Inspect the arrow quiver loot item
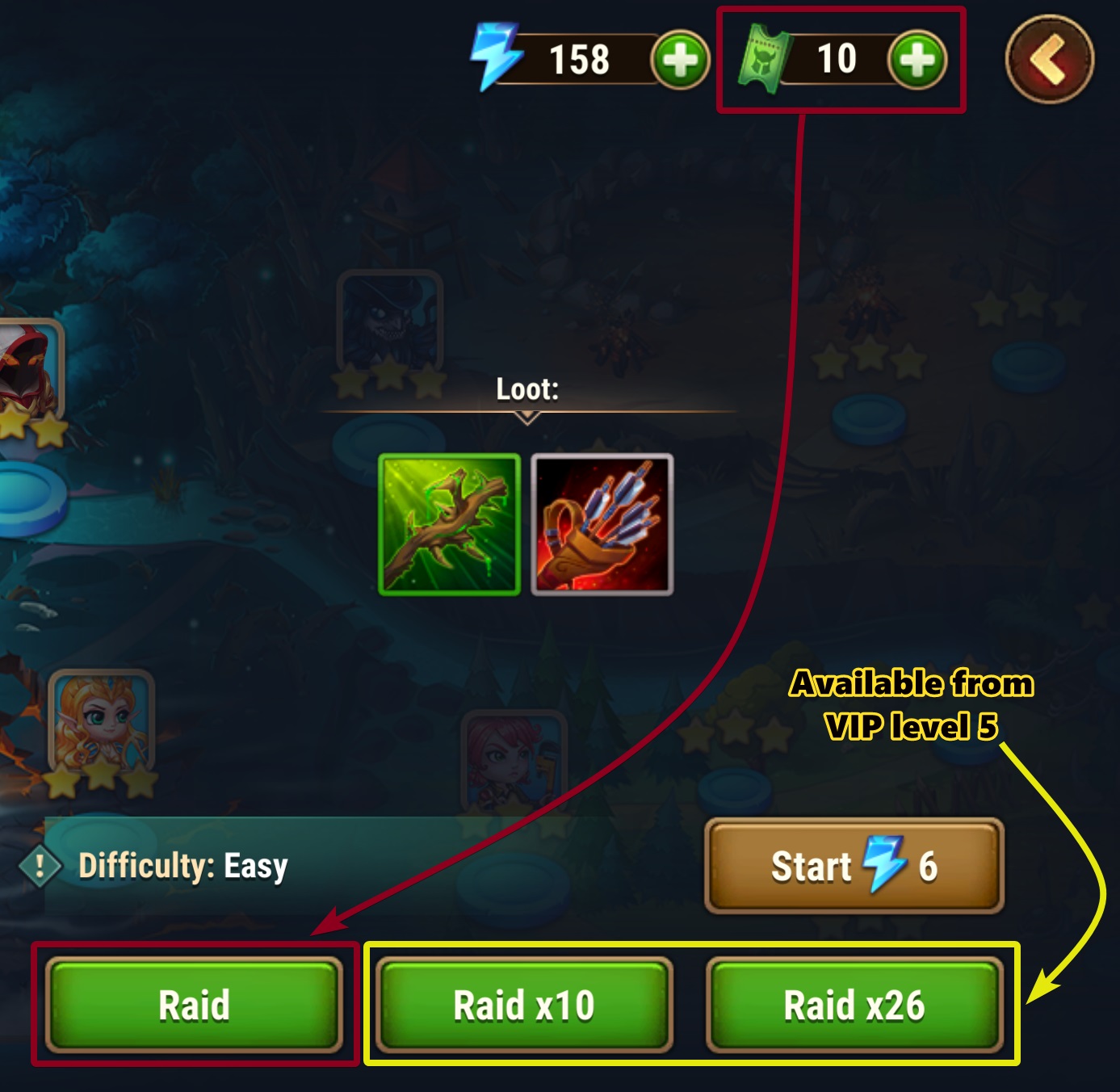This screenshot has height=1092, width=1120. tap(602, 525)
